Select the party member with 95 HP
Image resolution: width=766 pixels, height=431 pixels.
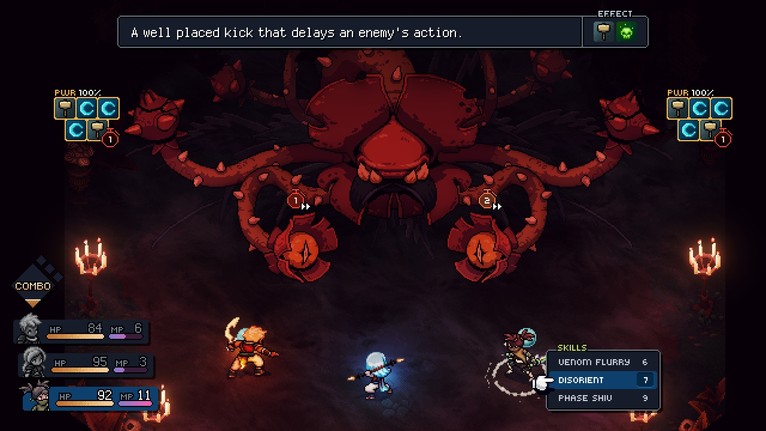coord(85,363)
